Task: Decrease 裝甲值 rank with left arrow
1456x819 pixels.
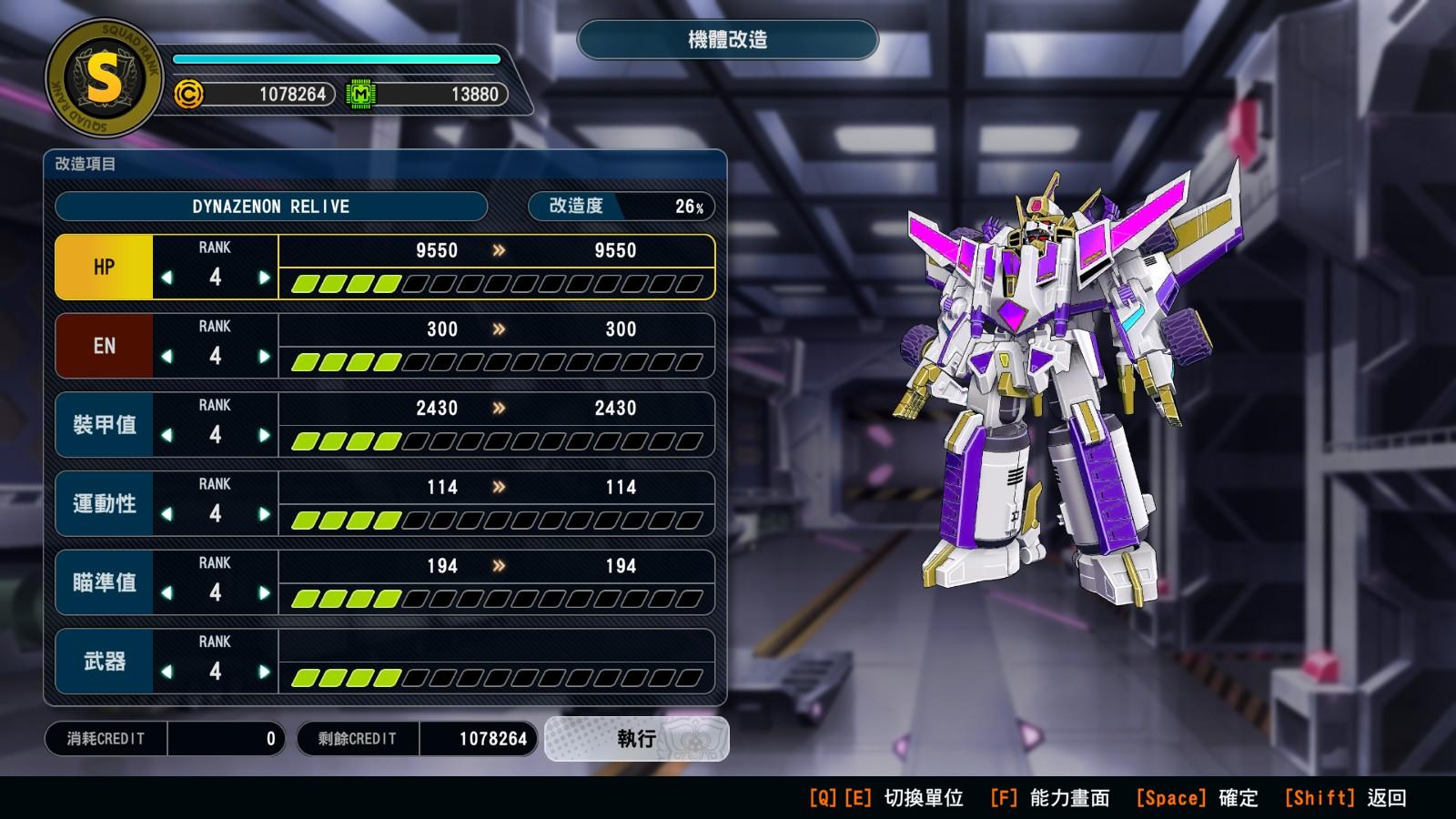Action: (167, 436)
